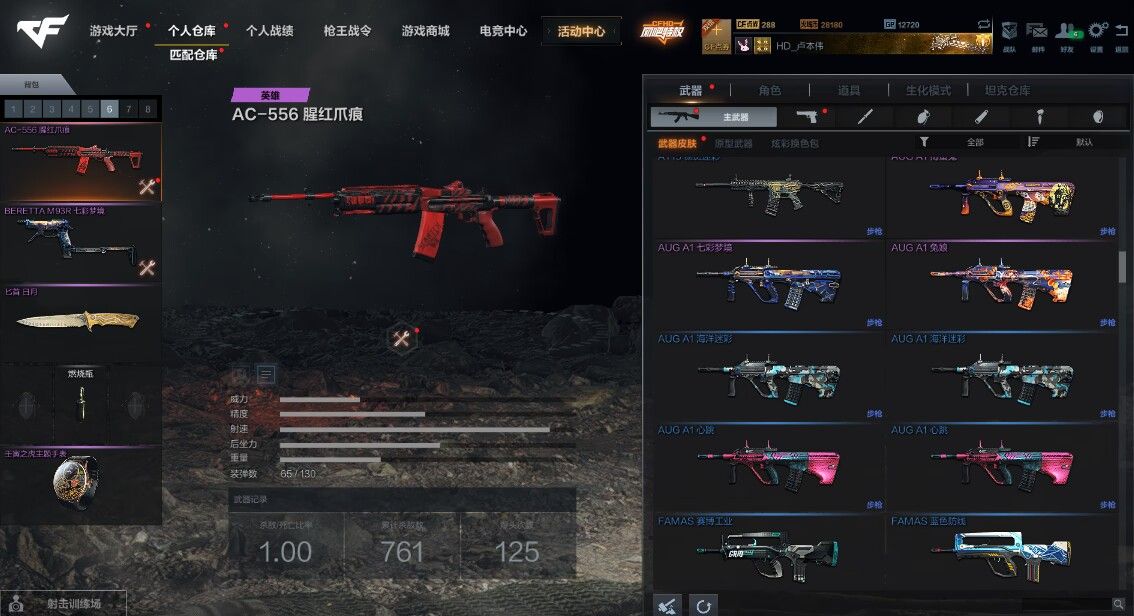Open the 枪王战令 battle pass
1134x616 pixels.
click(x=348, y=31)
